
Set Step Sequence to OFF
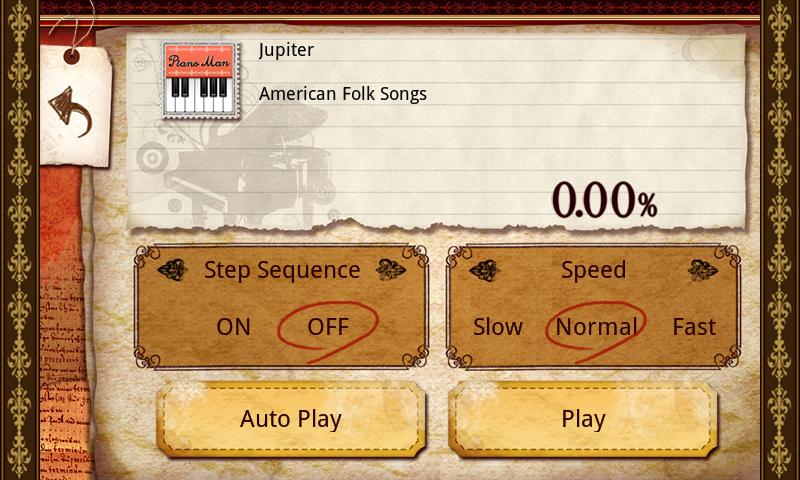[328, 327]
